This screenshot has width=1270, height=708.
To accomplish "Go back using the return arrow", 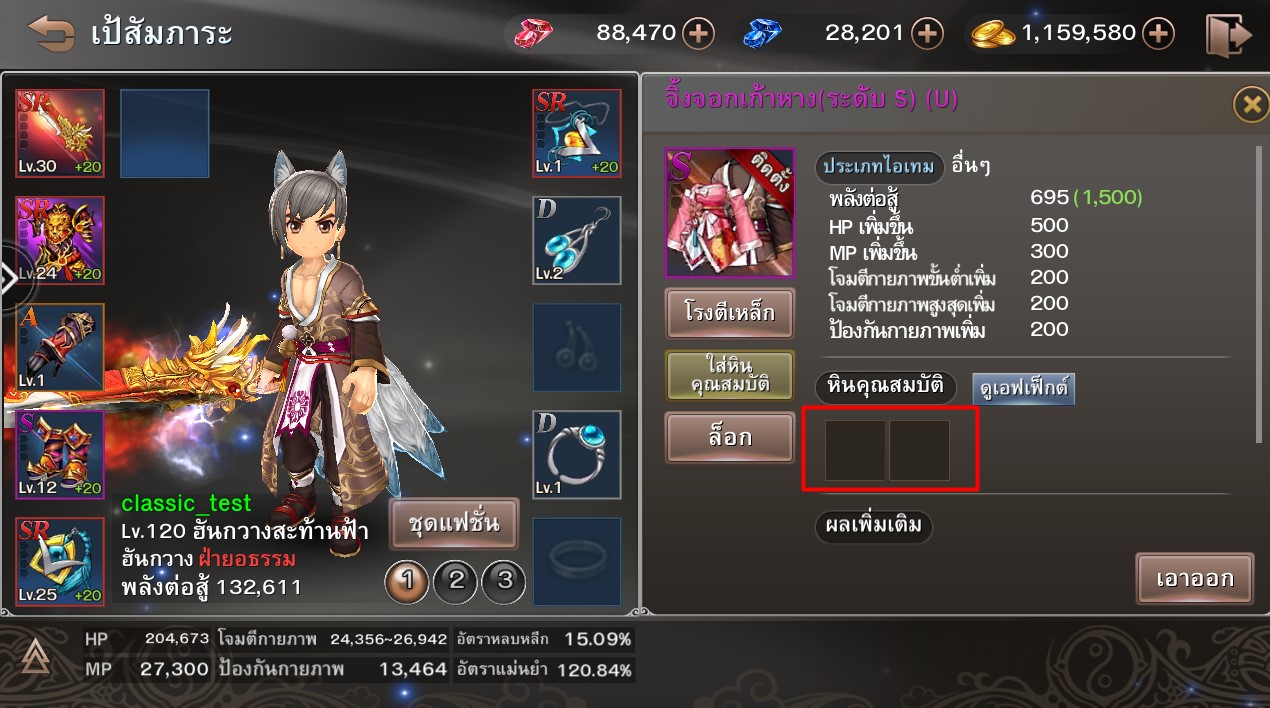I will [x=51, y=33].
